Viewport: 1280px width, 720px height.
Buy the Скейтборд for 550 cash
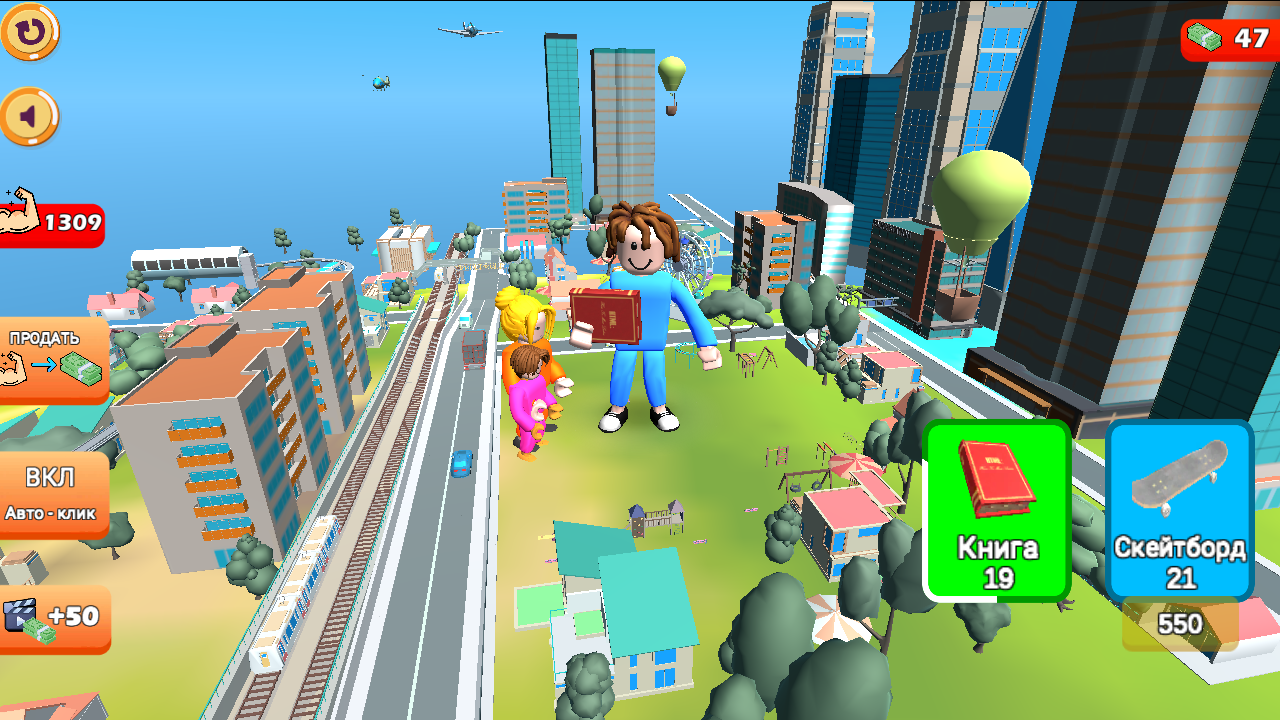pyautogui.click(x=1180, y=624)
